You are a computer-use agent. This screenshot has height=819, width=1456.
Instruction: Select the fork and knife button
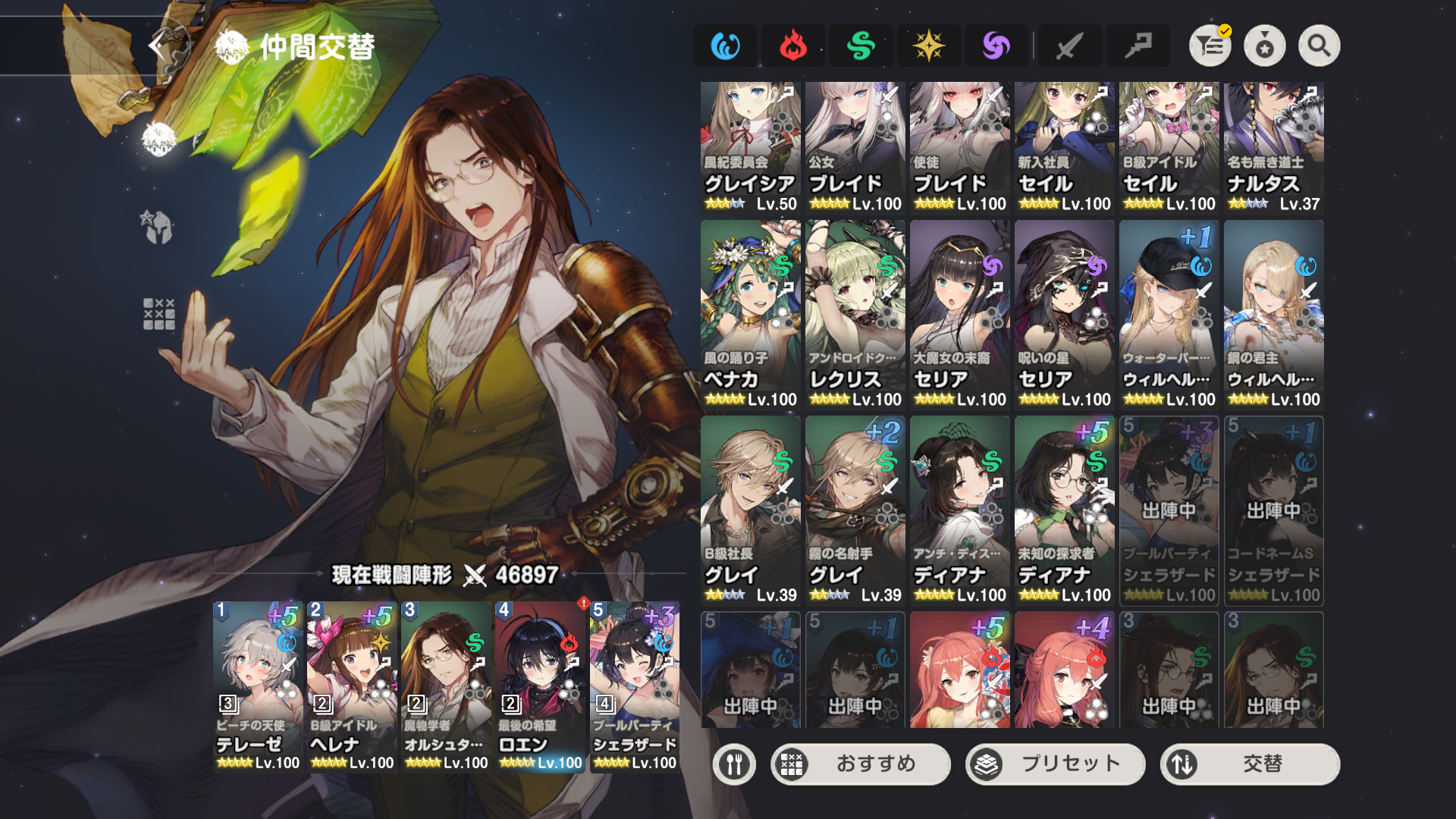[733, 764]
